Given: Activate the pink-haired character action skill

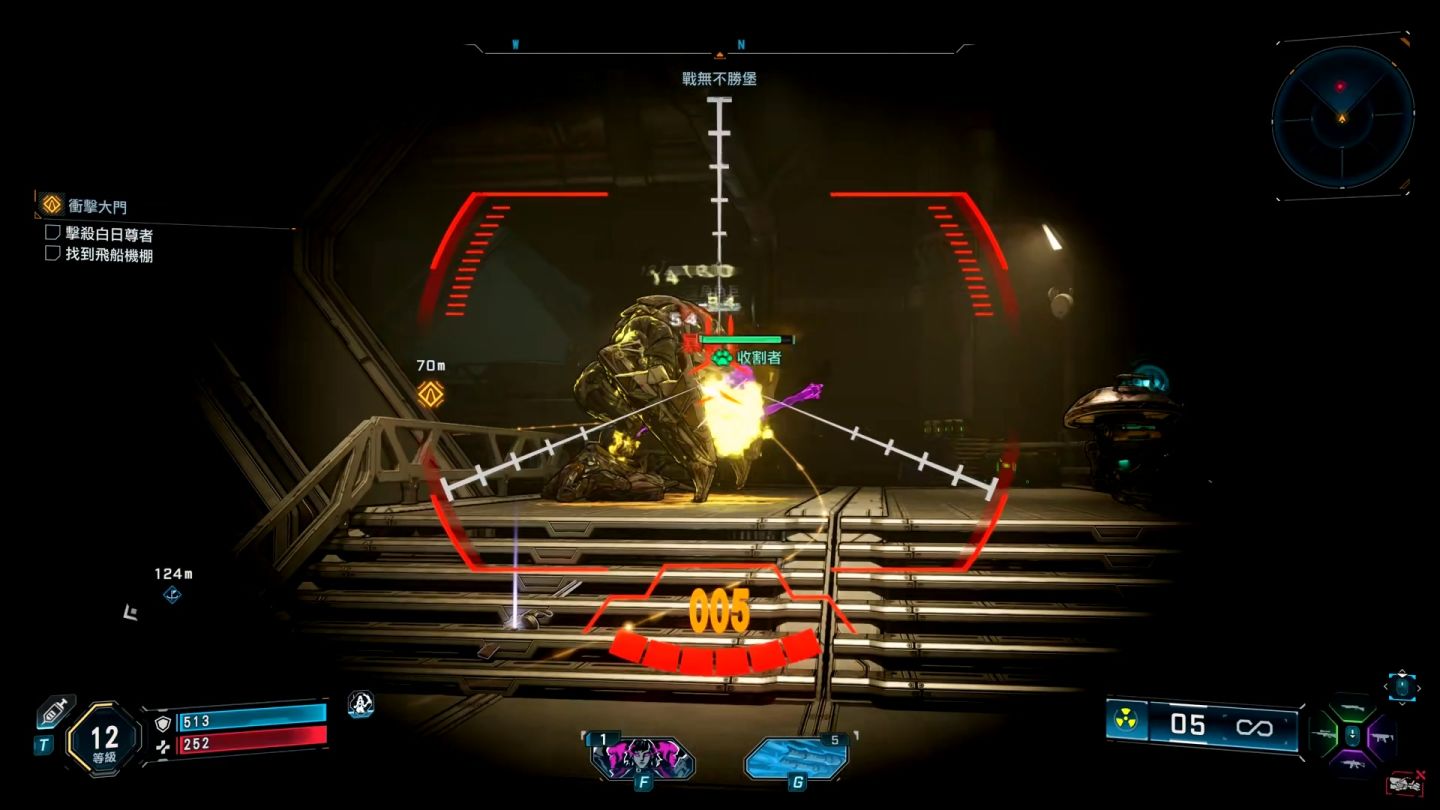Looking at the screenshot, I should (642, 757).
